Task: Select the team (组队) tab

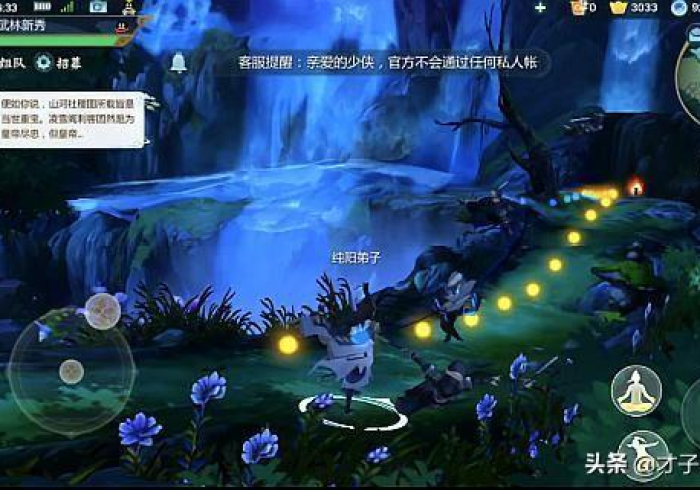Action: point(13,62)
